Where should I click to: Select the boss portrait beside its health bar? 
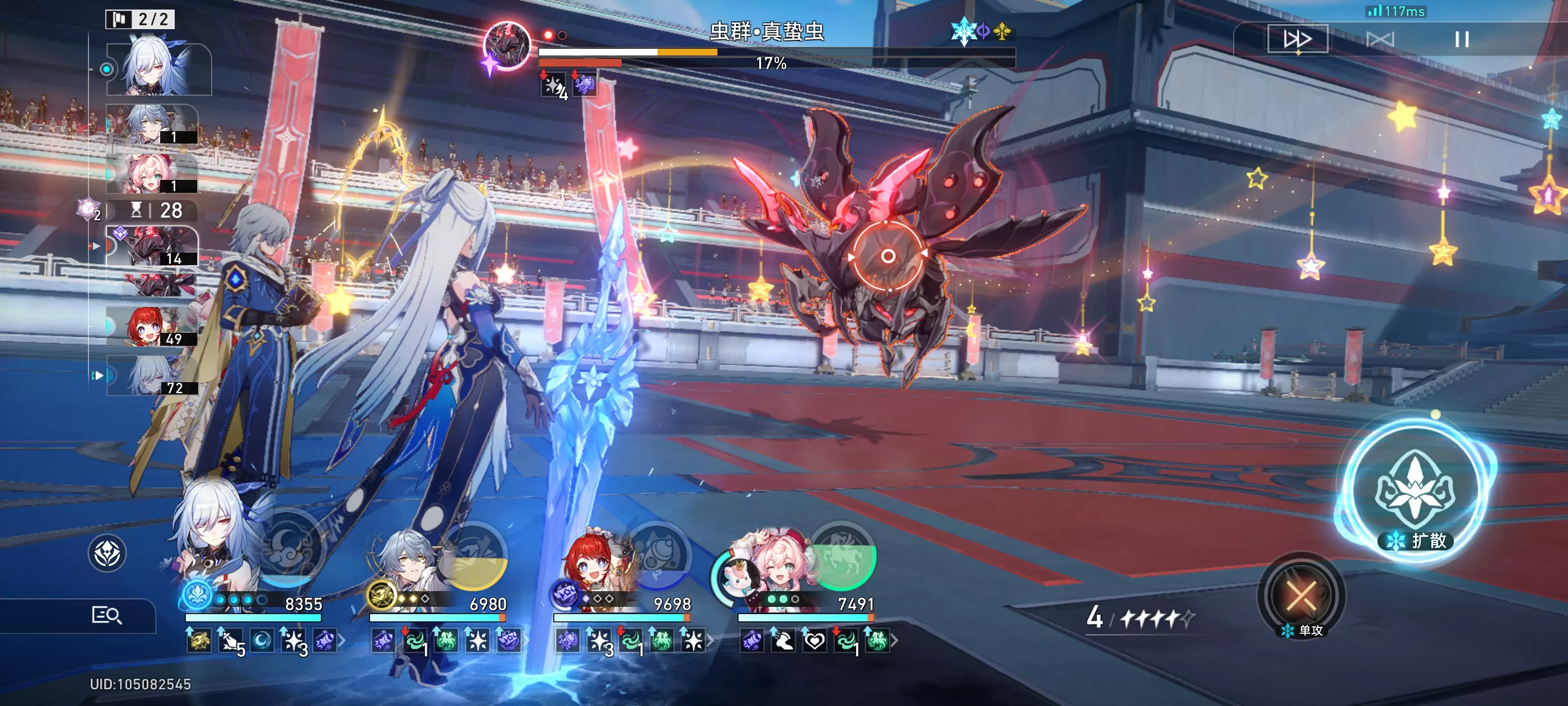pyautogui.click(x=506, y=45)
